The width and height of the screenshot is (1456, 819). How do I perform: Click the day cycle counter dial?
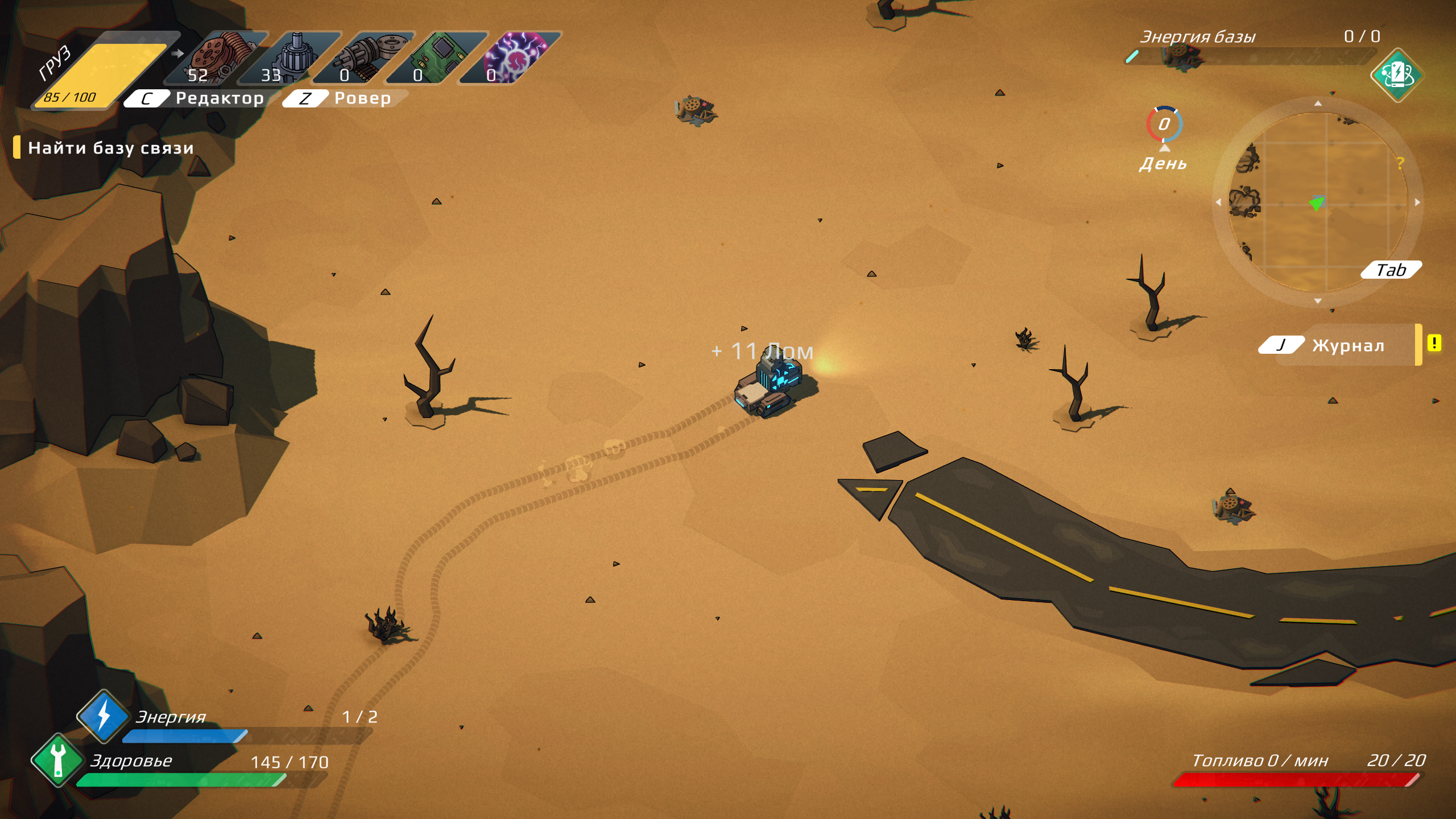(x=1164, y=124)
